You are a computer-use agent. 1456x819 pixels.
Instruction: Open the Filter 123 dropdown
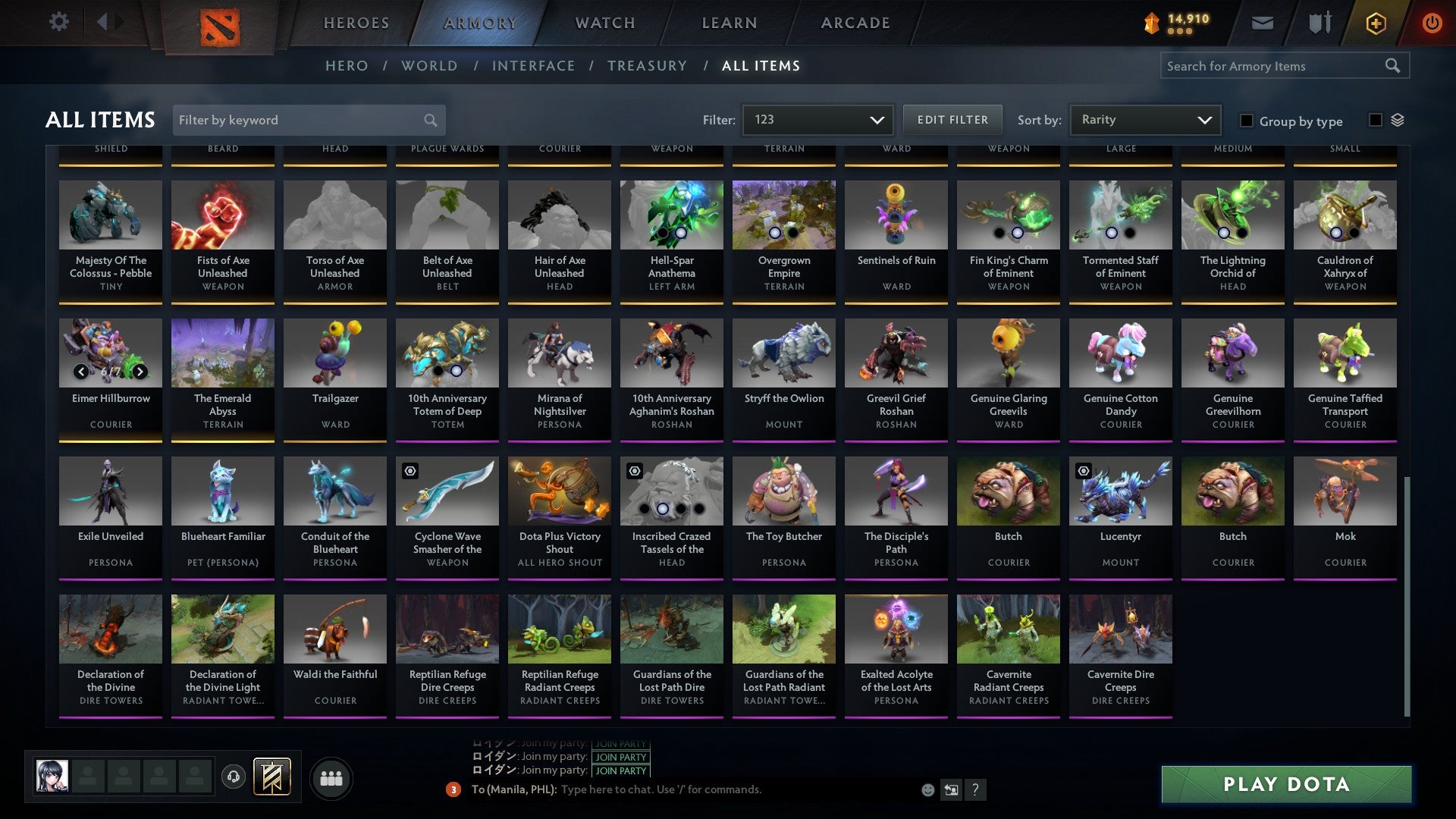[x=817, y=119]
